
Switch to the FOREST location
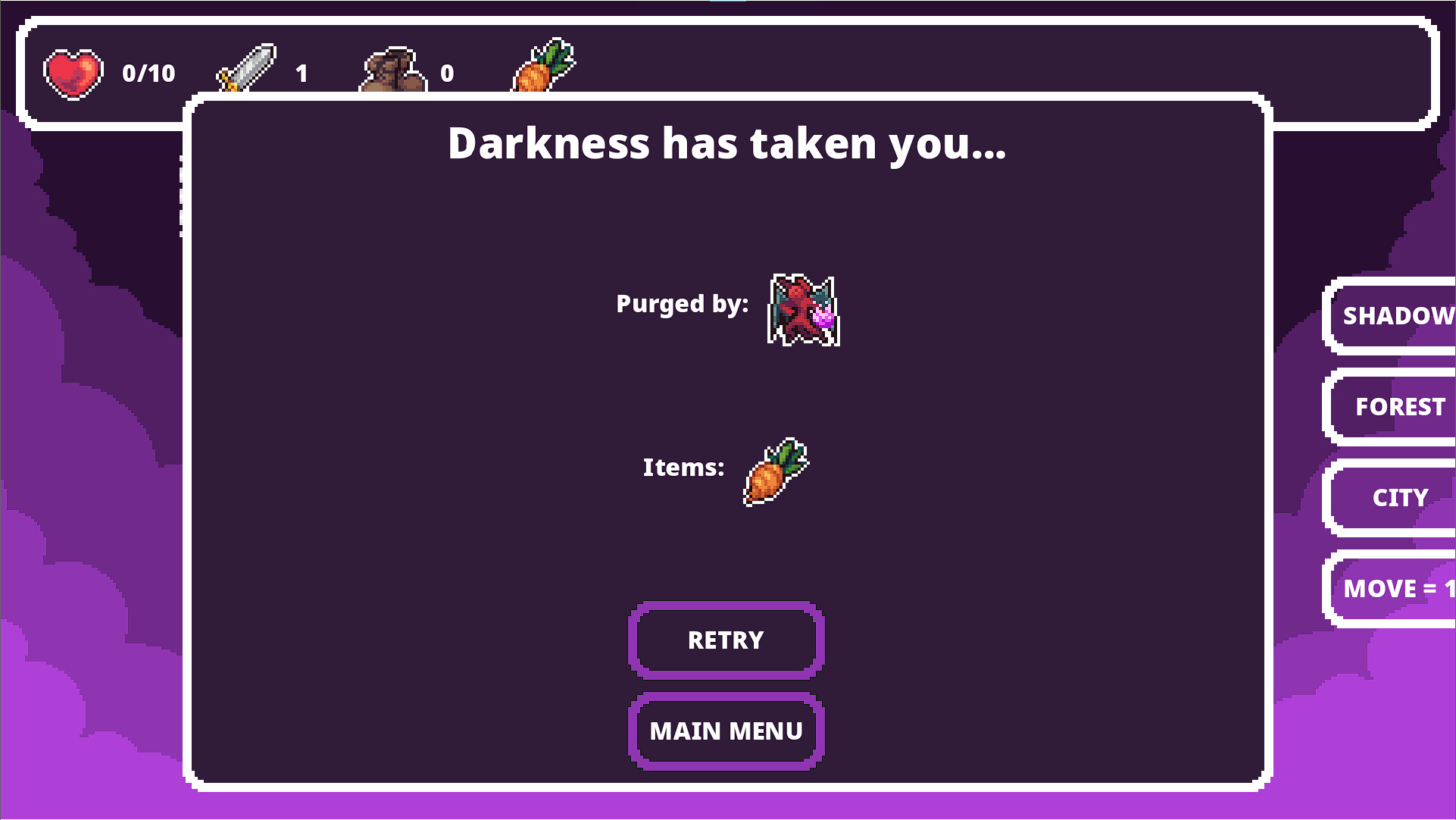[1401, 407]
